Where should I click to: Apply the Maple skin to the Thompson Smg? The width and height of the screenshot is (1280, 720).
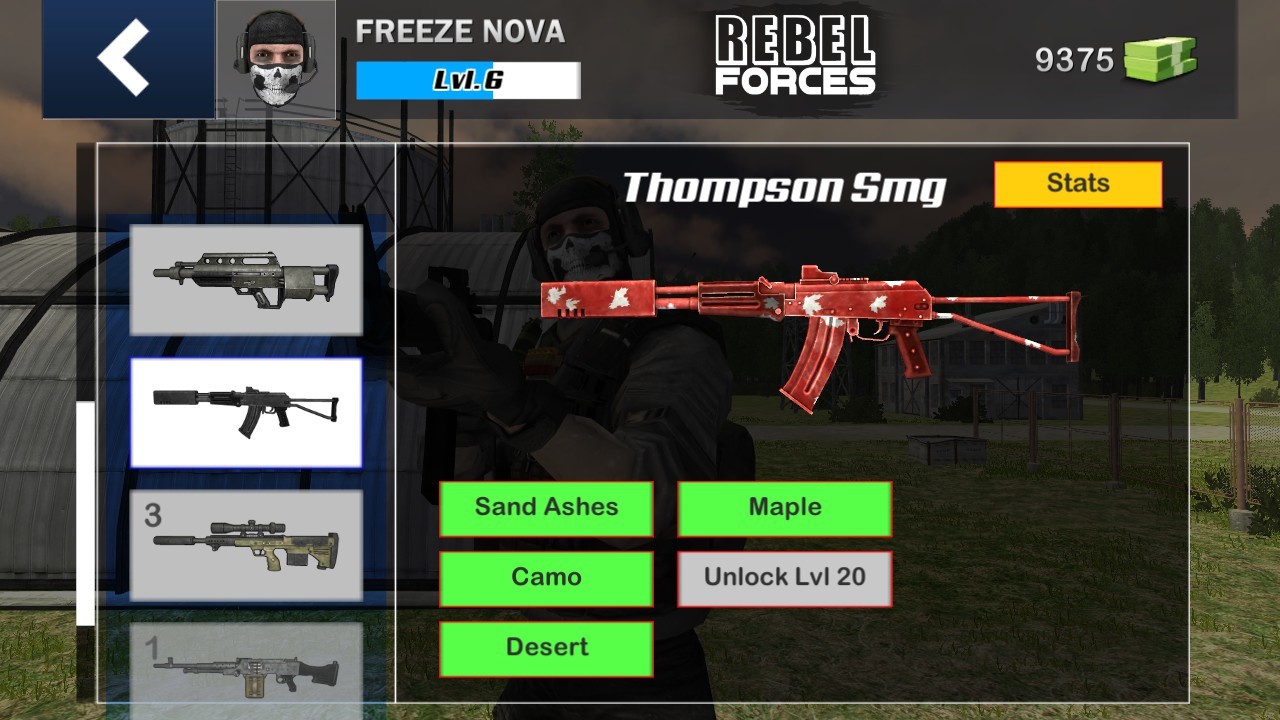click(x=784, y=507)
